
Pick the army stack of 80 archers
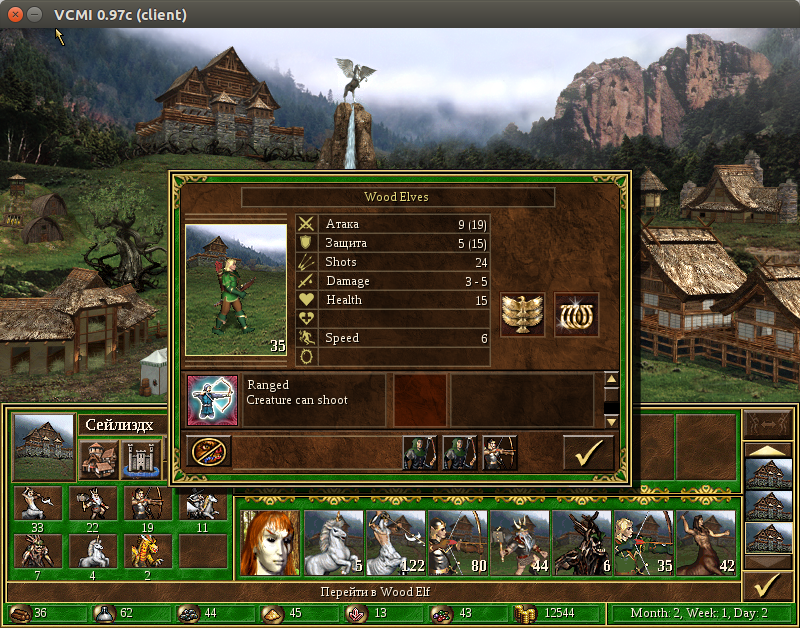tap(457, 542)
